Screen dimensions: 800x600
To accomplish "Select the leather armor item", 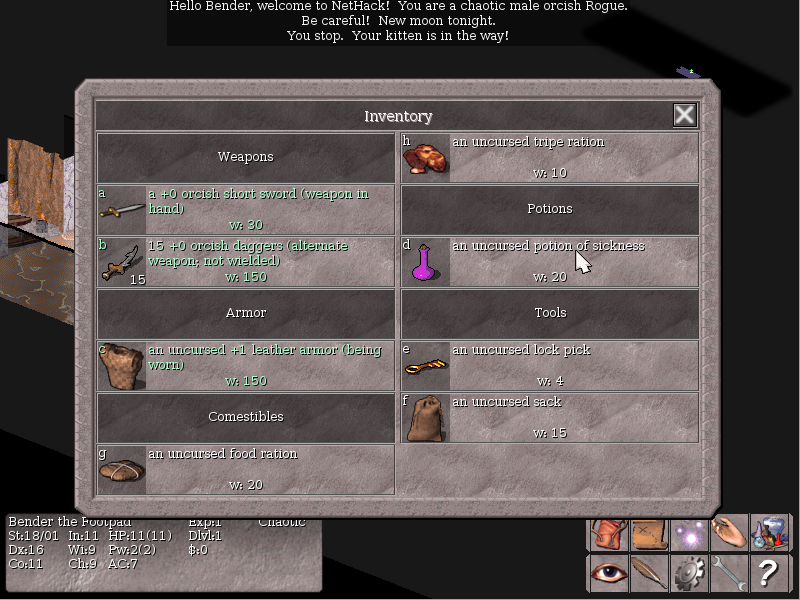I will coord(246,365).
